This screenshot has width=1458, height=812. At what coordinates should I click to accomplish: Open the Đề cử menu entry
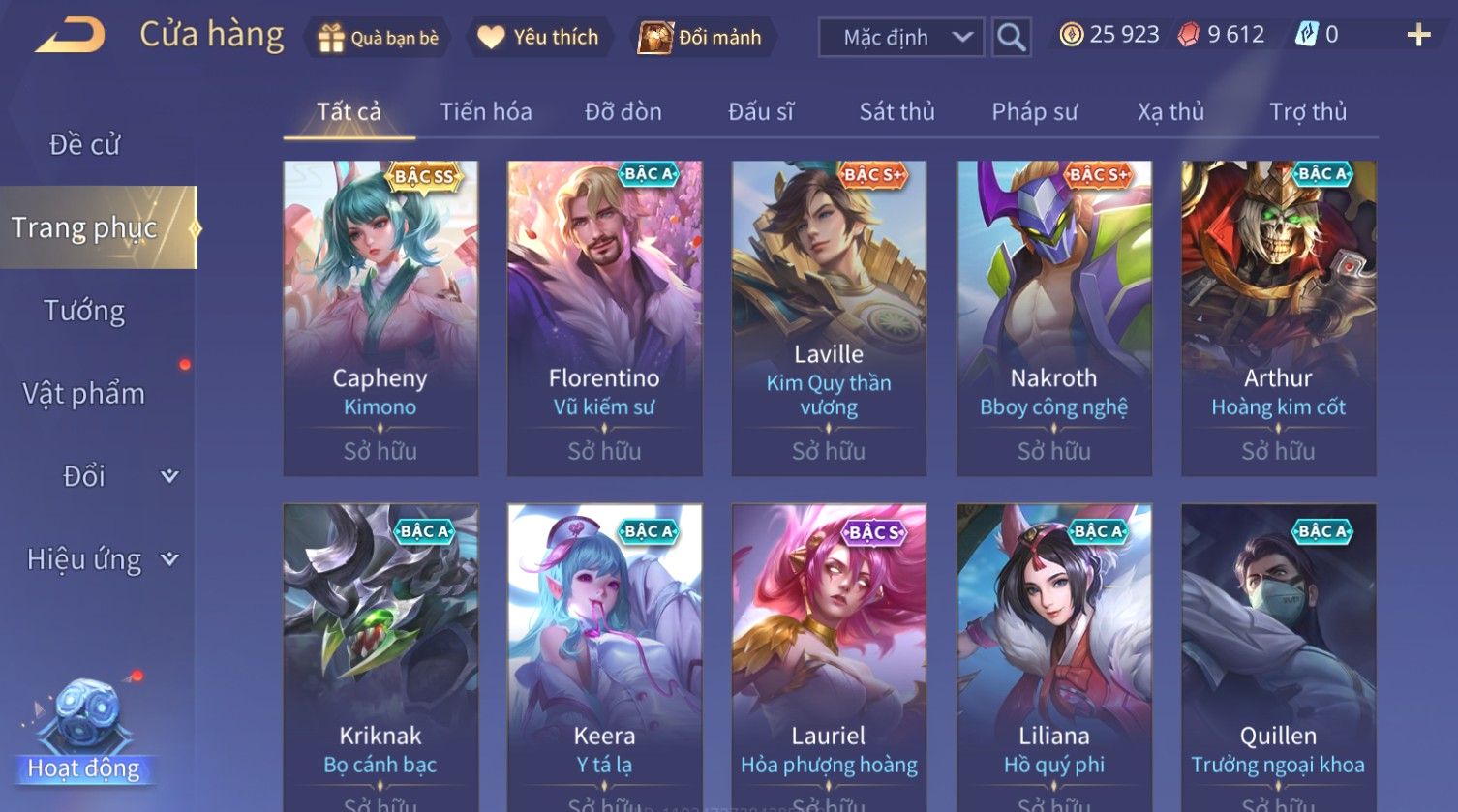point(85,145)
